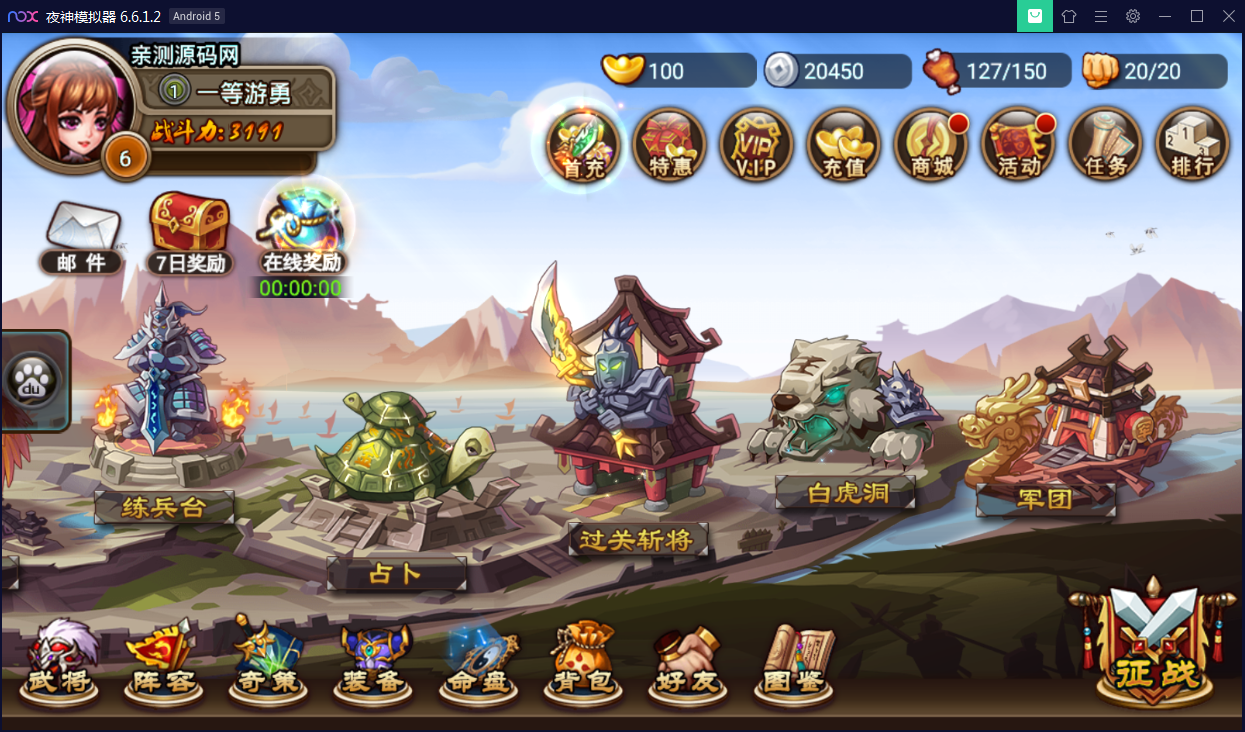Open the 武将 generals menu
The width and height of the screenshot is (1245, 732).
coord(60,662)
